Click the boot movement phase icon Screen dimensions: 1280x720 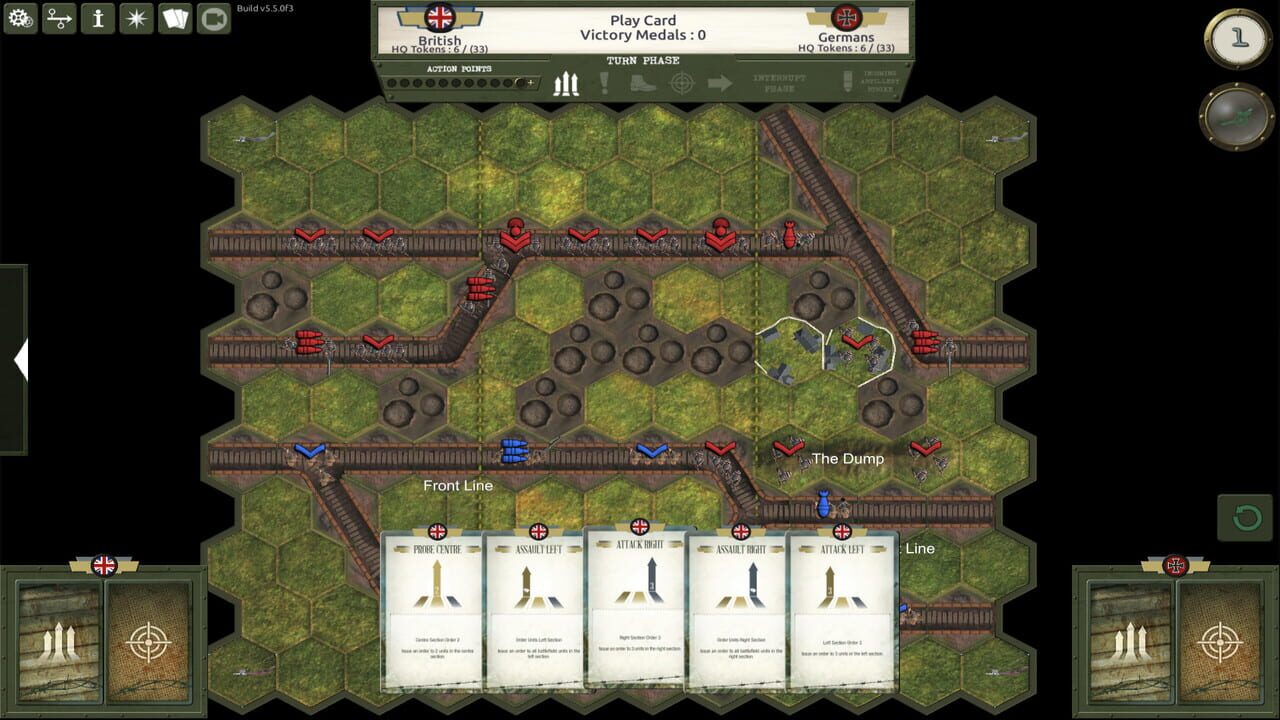pyautogui.click(x=642, y=85)
